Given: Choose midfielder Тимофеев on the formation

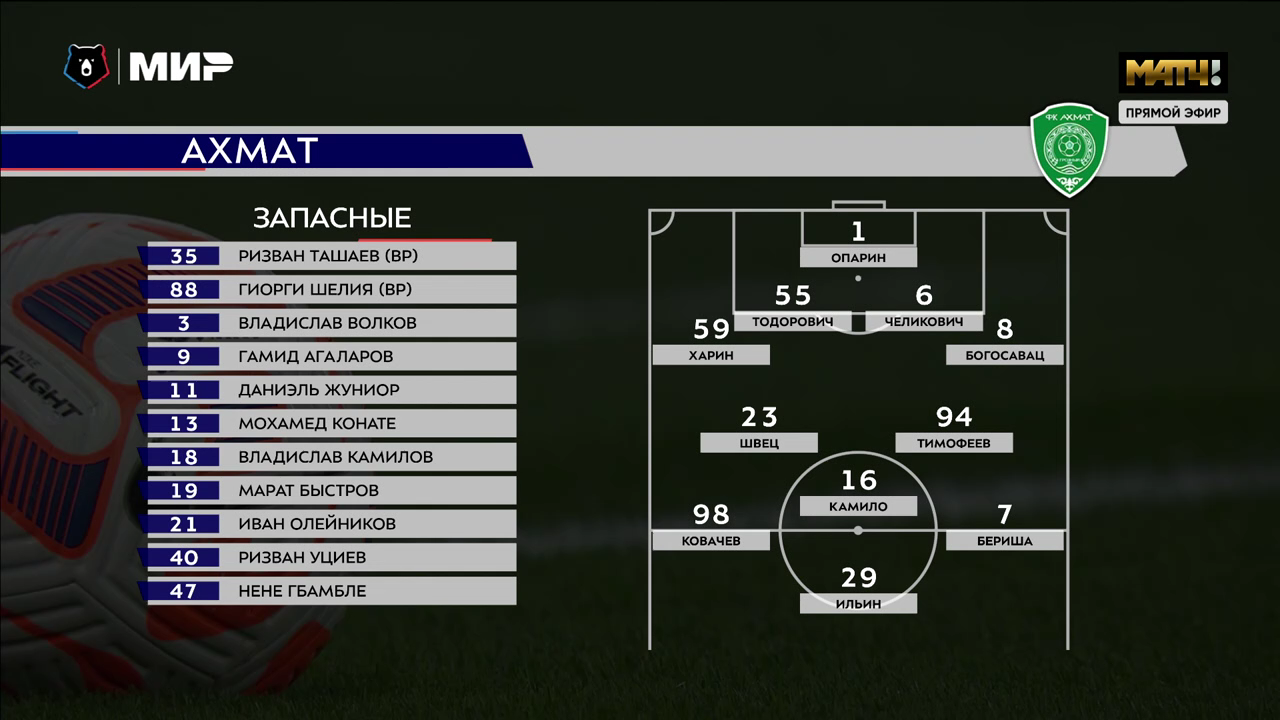Looking at the screenshot, I should tap(954, 442).
